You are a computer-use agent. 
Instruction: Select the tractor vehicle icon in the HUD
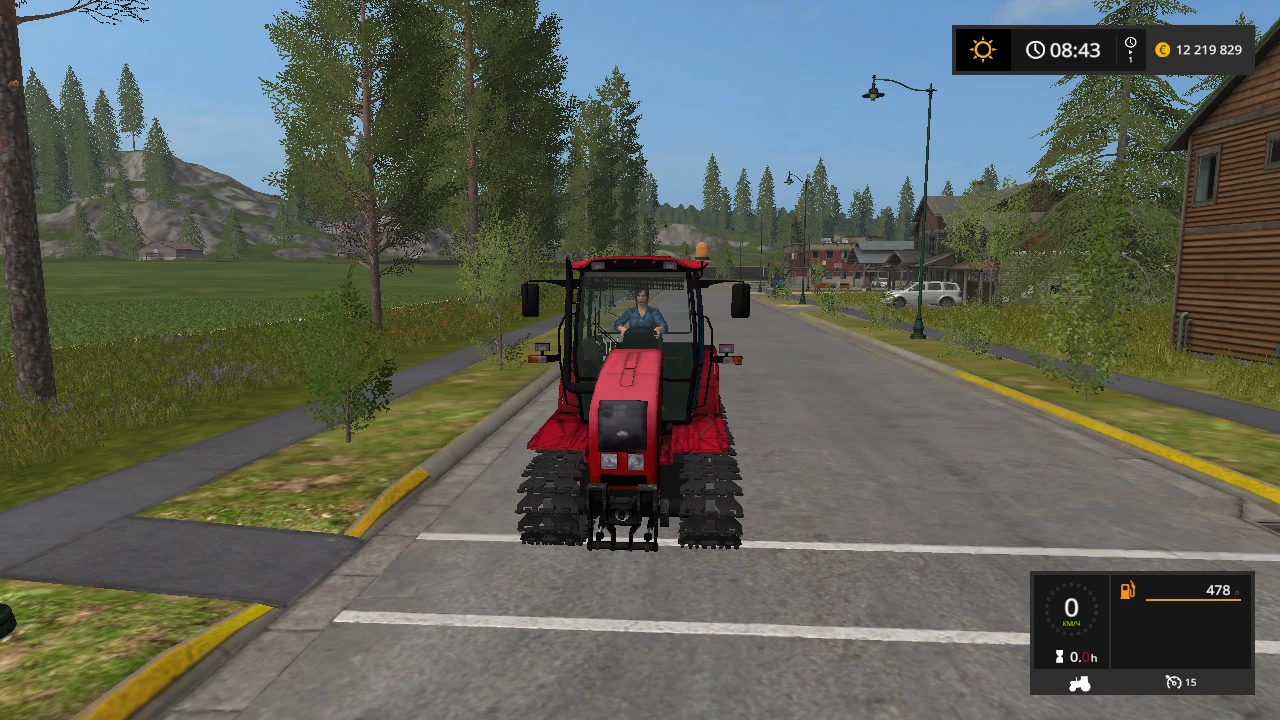[x=1079, y=683]
